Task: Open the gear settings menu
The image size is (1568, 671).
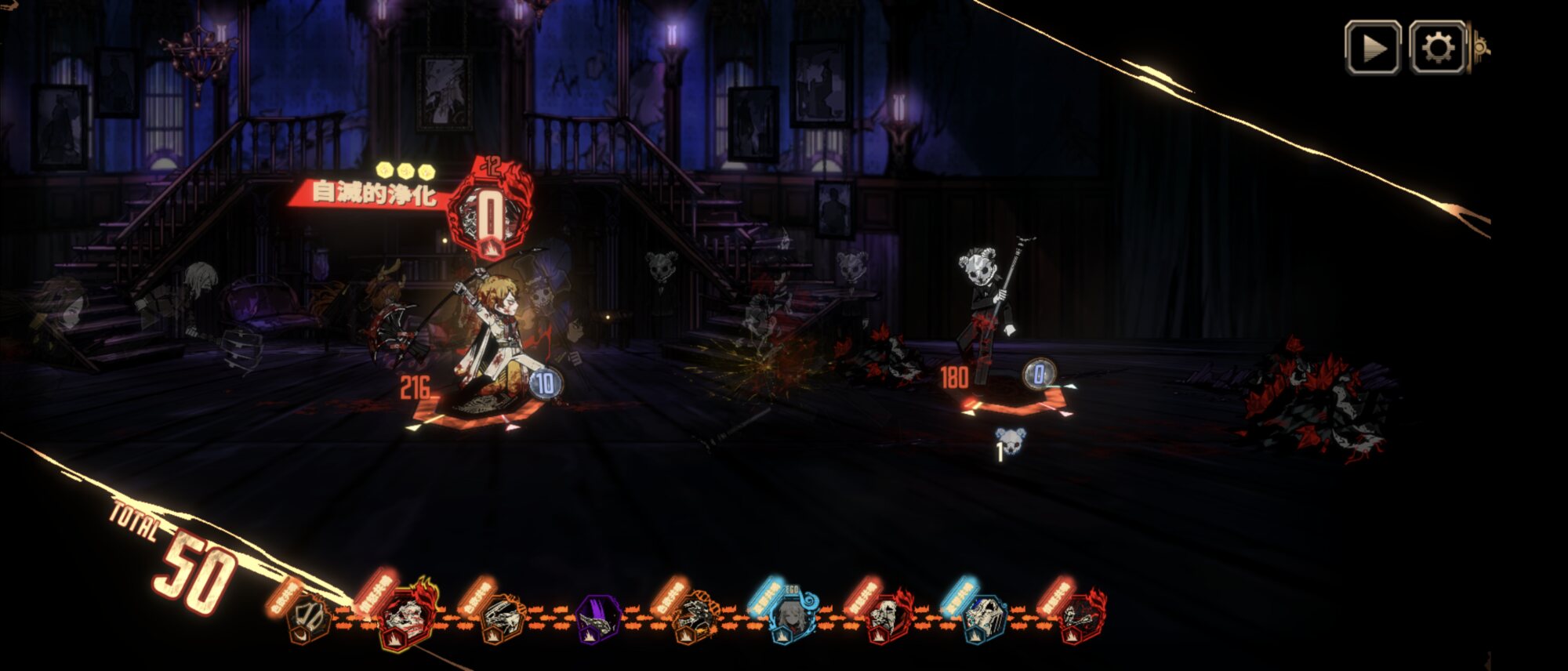Action: click(x=1436, y=48)
